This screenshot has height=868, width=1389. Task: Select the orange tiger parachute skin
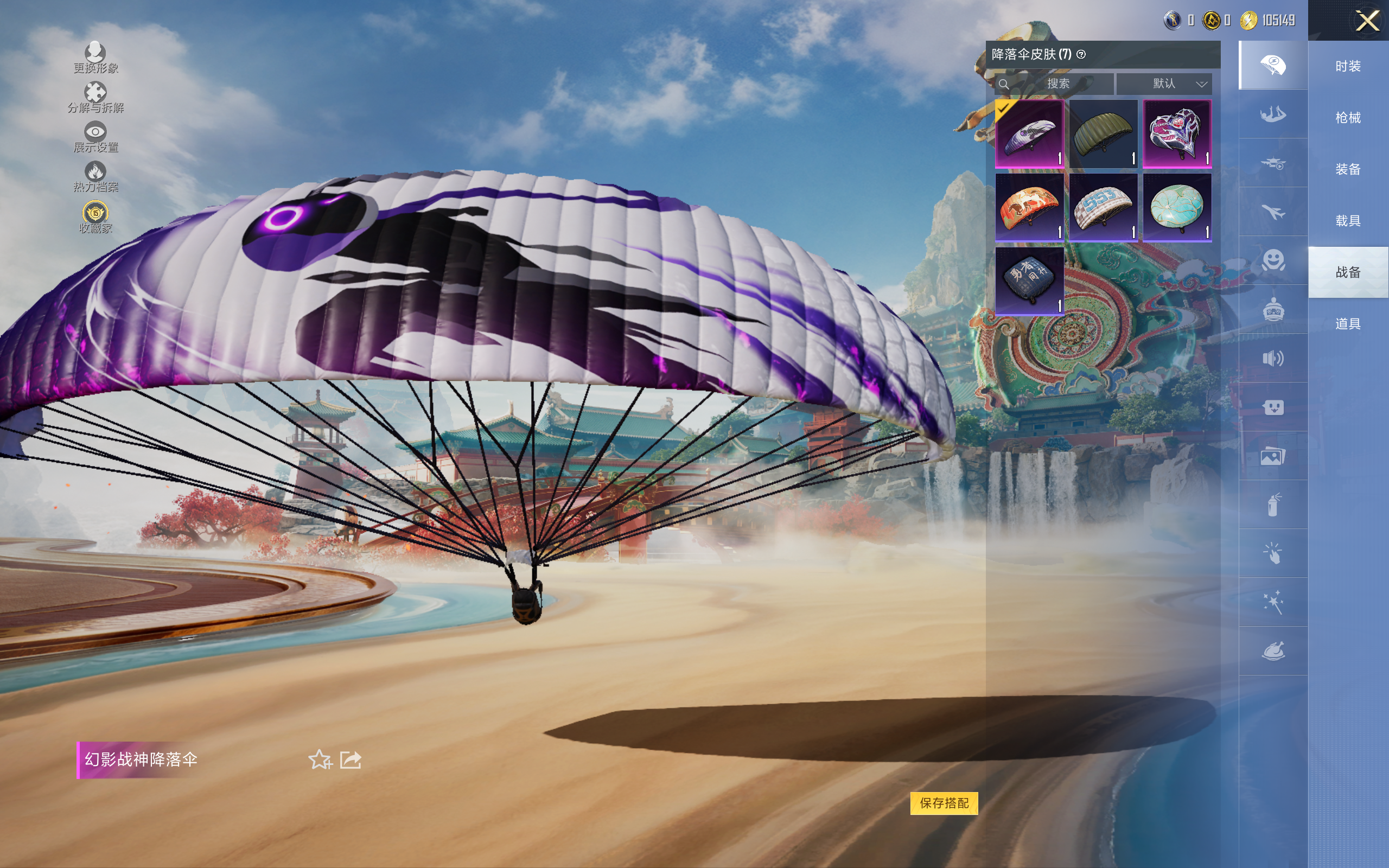click(1029, 208)
